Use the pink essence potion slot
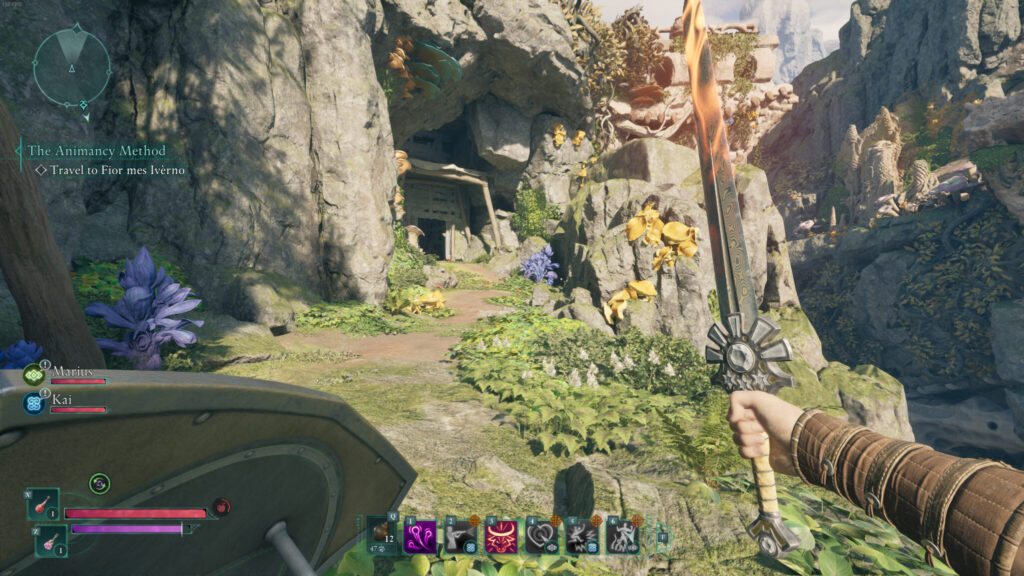The image size is (1024, 576). coord(52,540)
